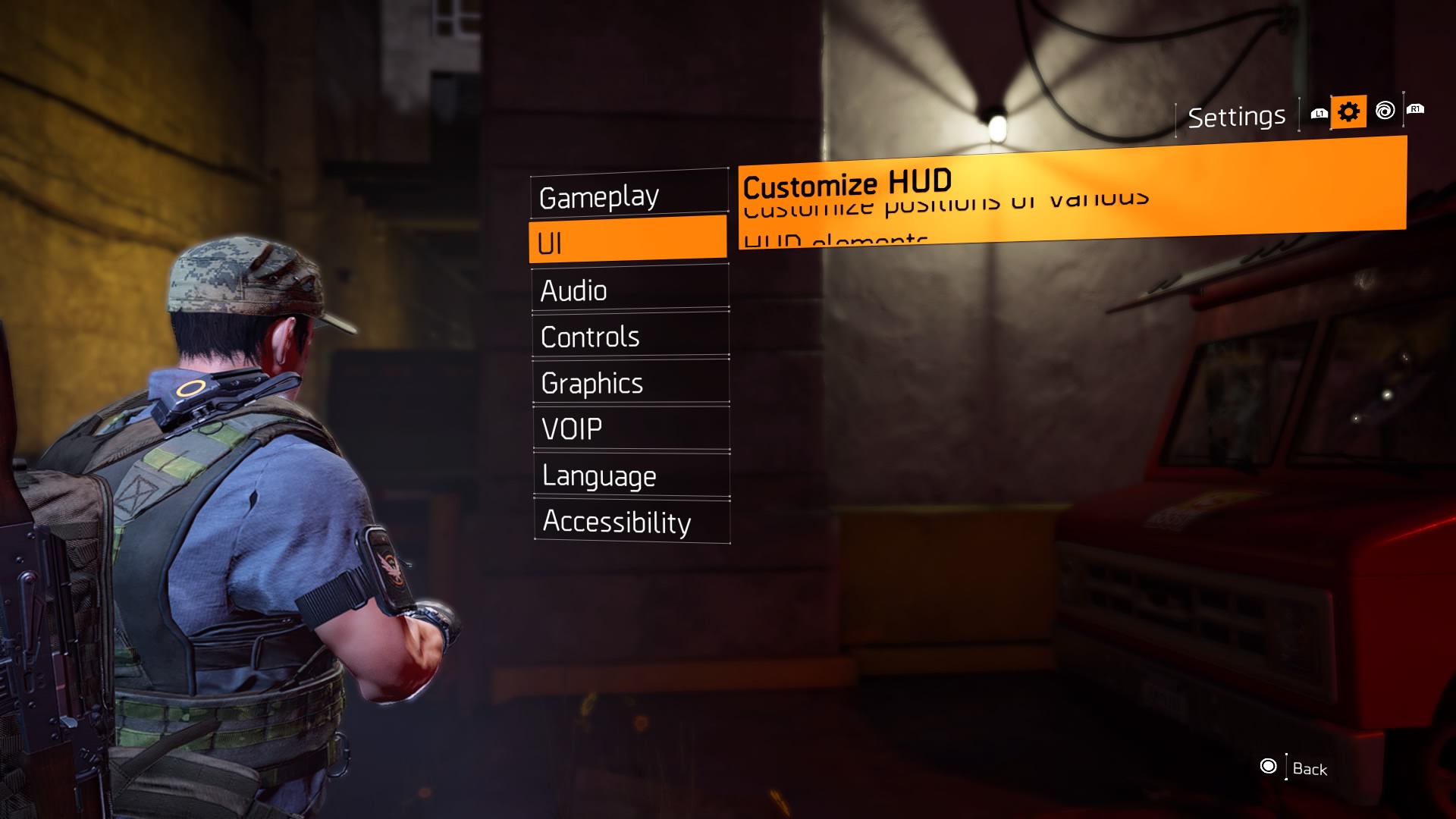Select the orange gear Settings icon
This screenshot has width=1456, height=819.
pos(1348,111)
